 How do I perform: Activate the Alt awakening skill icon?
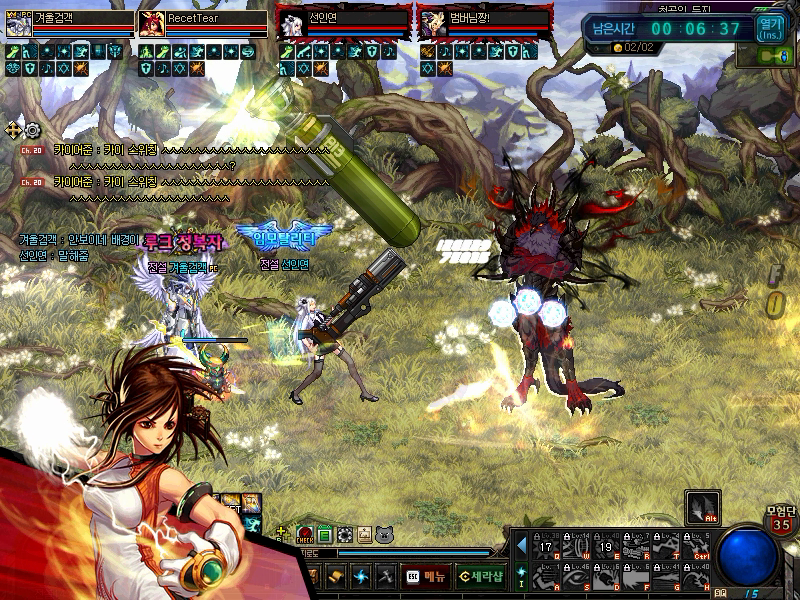tap(702, 507)
